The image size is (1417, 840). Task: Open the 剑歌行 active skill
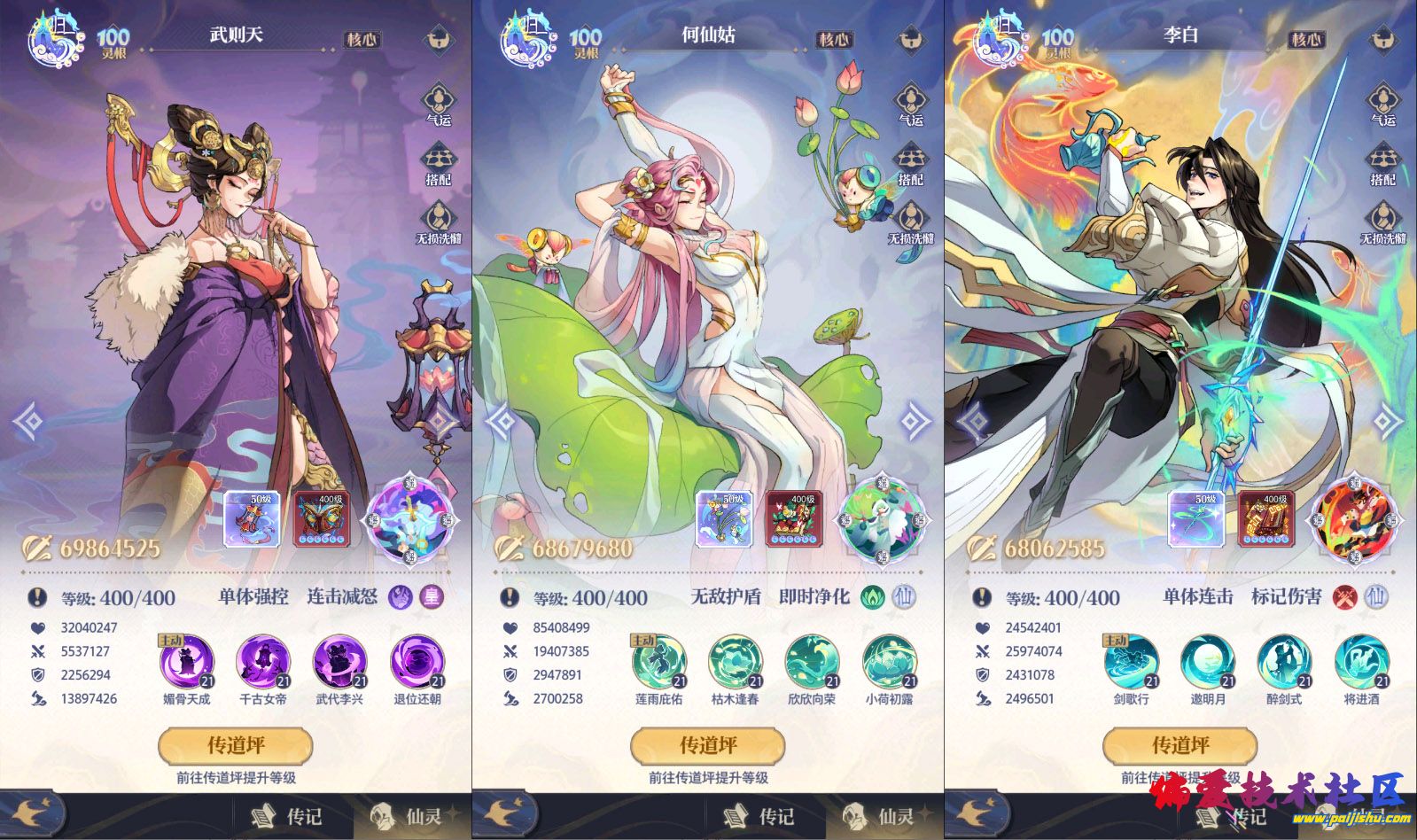(x=1132, y=663)
